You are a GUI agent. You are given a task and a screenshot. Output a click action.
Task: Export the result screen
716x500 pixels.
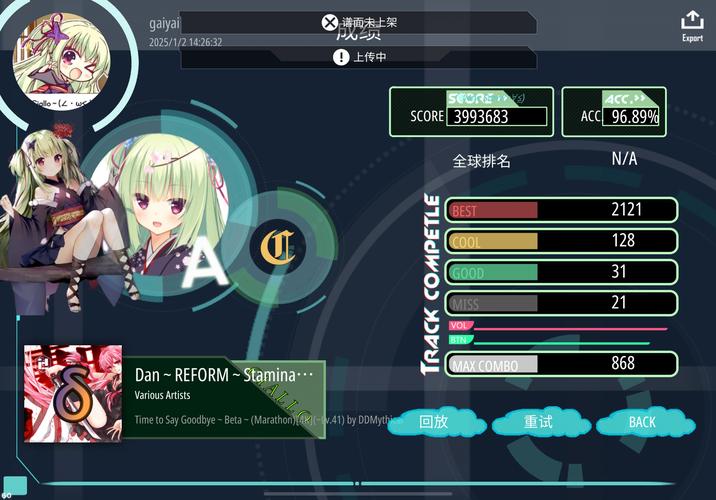point(692,25)
